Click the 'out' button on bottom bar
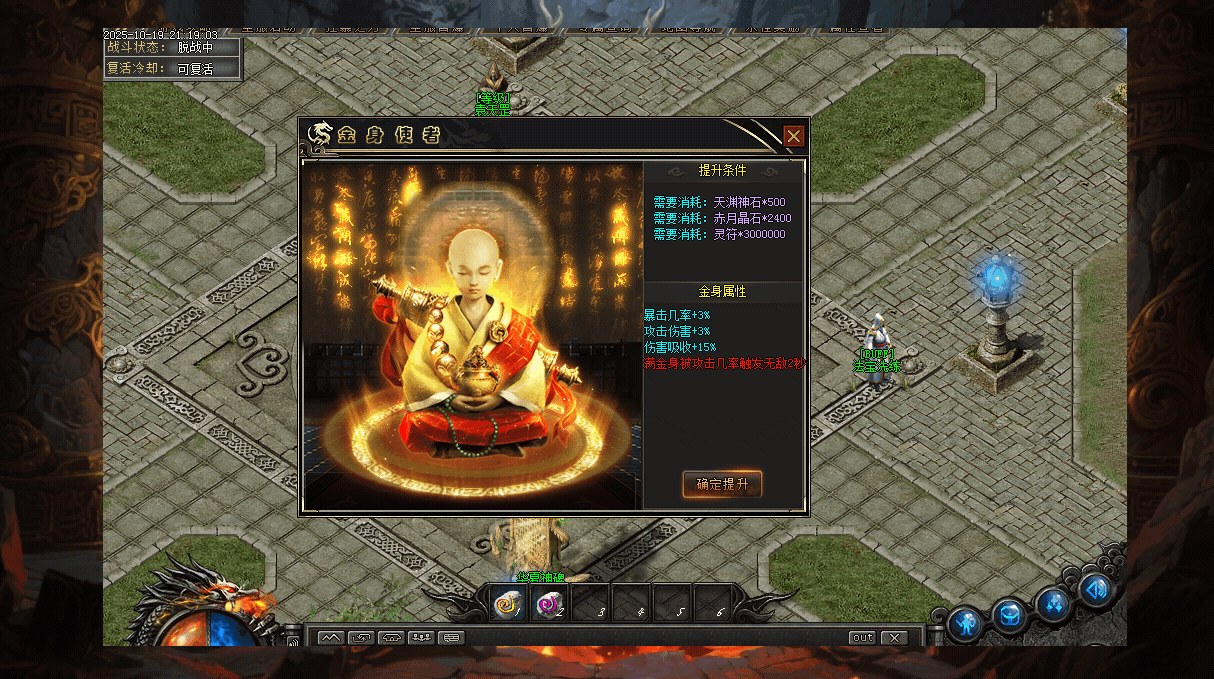The width and height of the screenshot is (1214, 679). pyautogui.click(x=862, y=637)
